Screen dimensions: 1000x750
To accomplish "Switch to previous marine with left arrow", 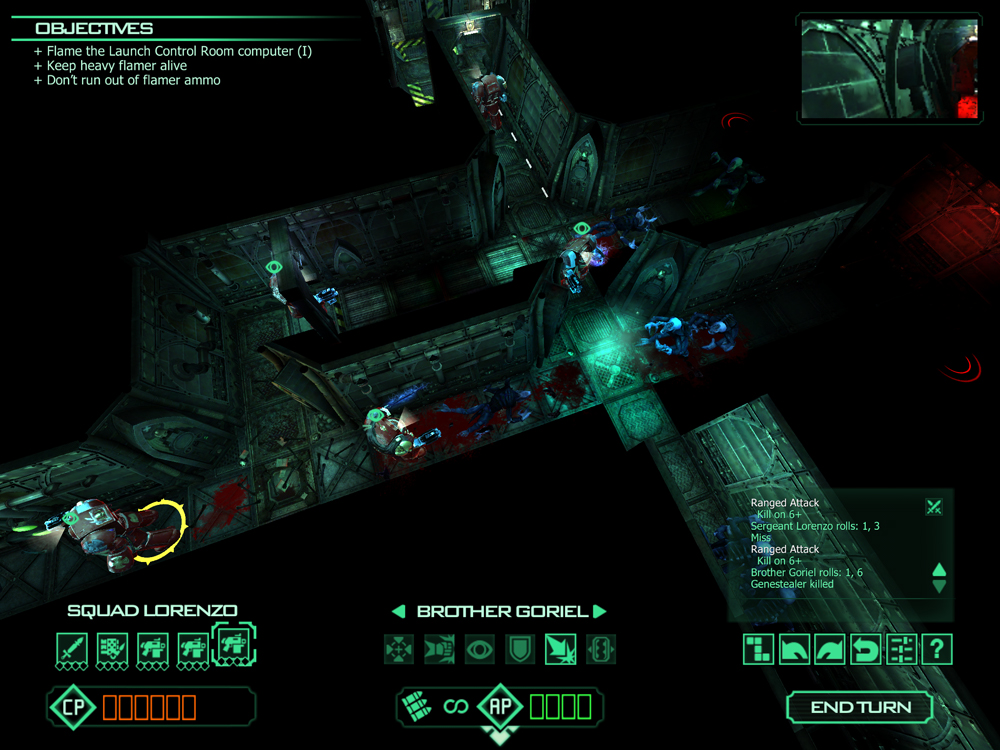I will point(399,612).
